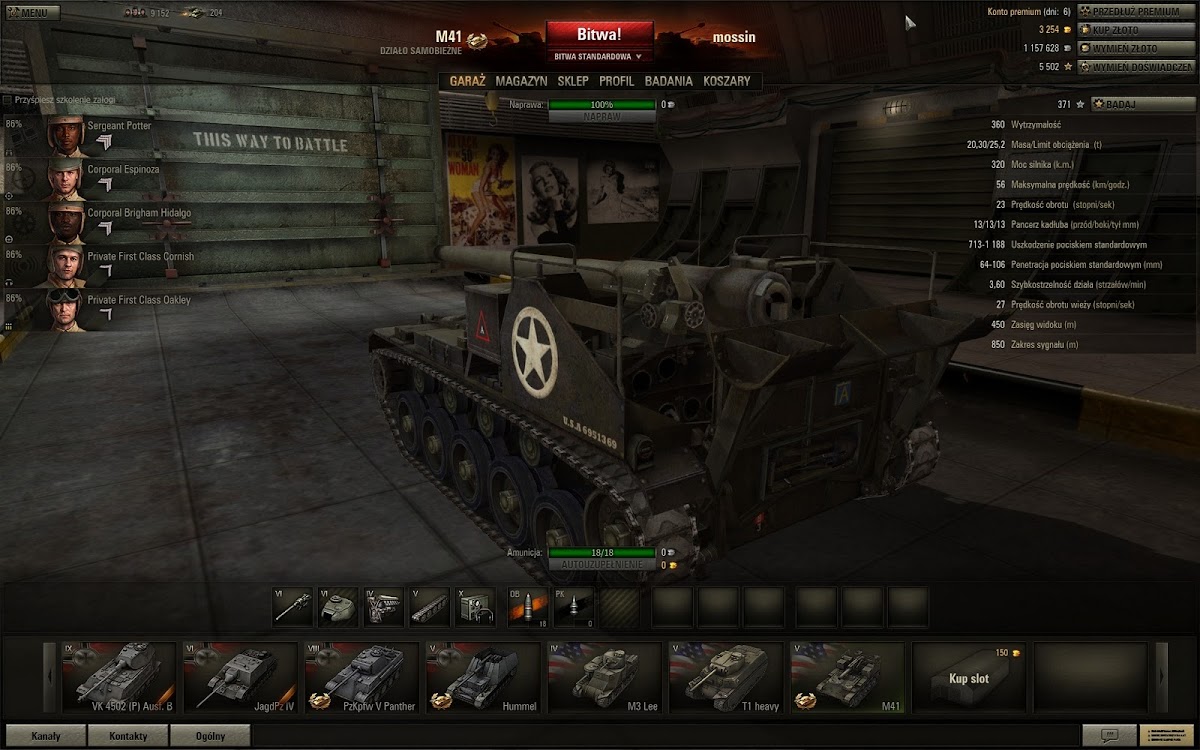Viewport: 1200px width, 750px height.
Task: Show the BADANIA research tab
Action: click(x=668, y=81)
